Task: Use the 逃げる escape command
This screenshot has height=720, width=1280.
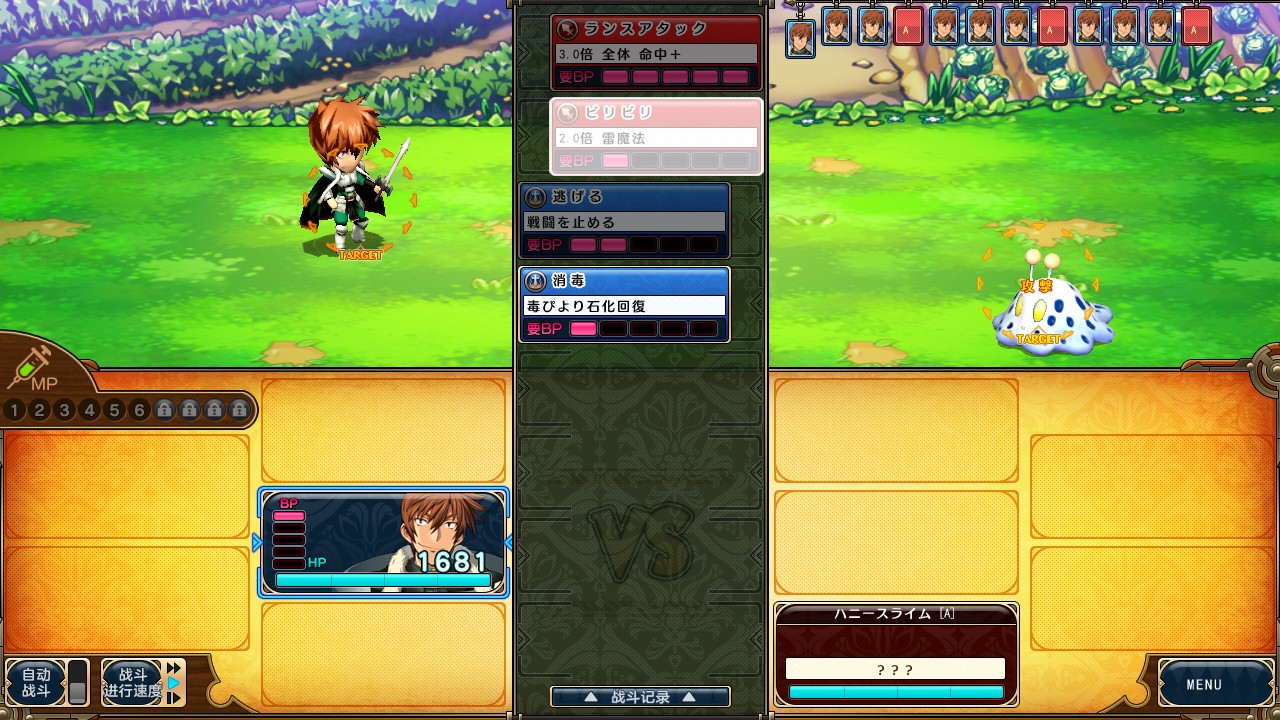Action: [624, 221]
